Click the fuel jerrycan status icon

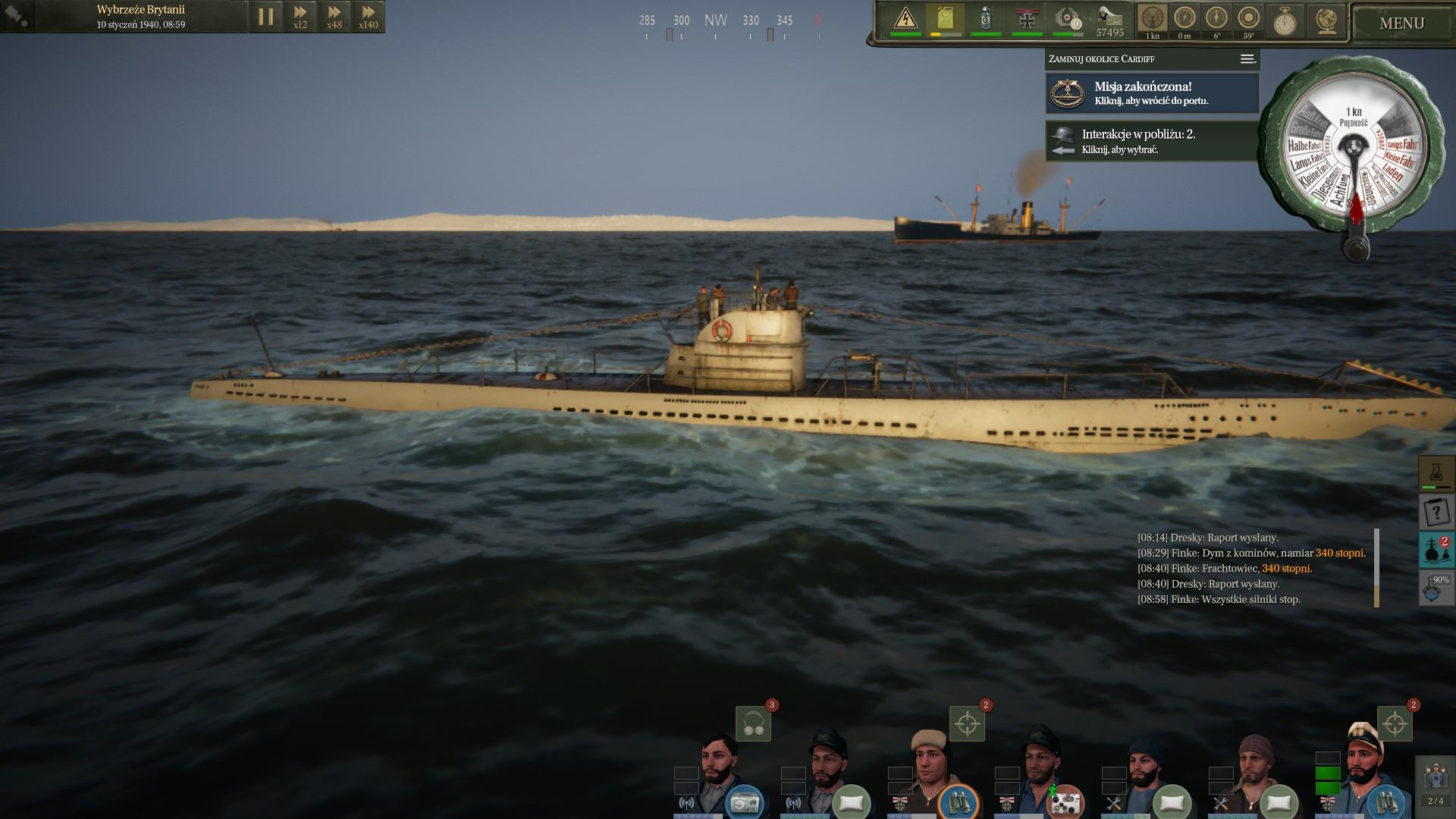[x=945, y=18]
